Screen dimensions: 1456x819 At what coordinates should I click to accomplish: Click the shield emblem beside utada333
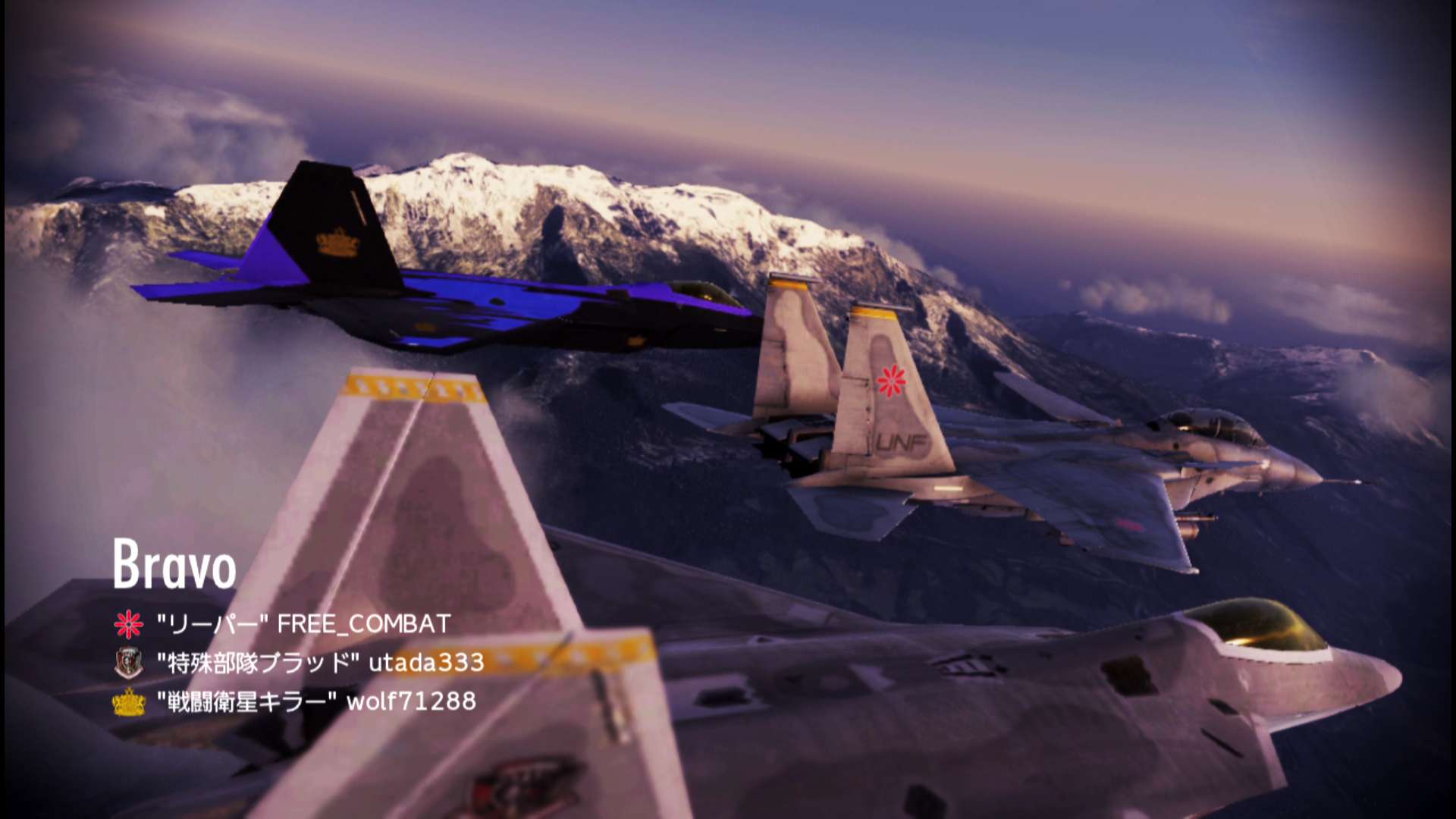pos(128,663)
